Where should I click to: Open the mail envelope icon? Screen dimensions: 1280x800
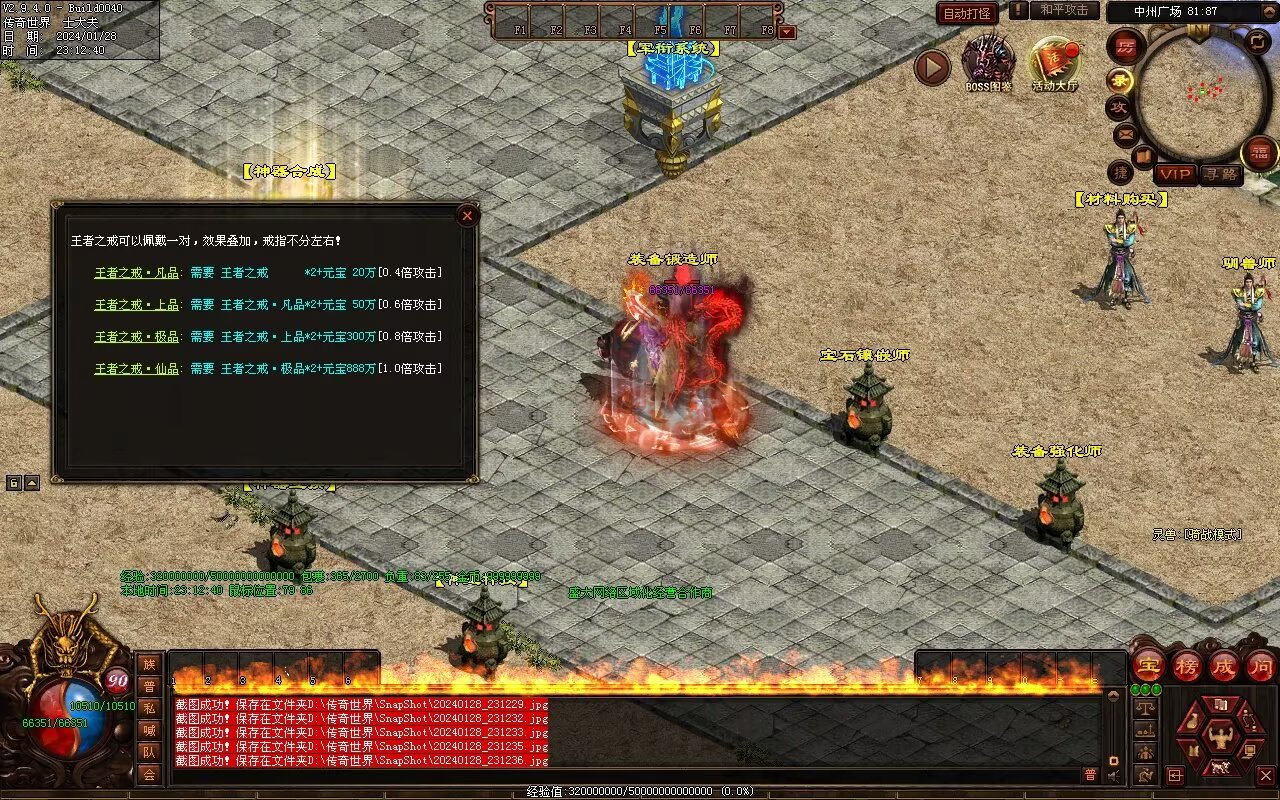(1125, 133)
